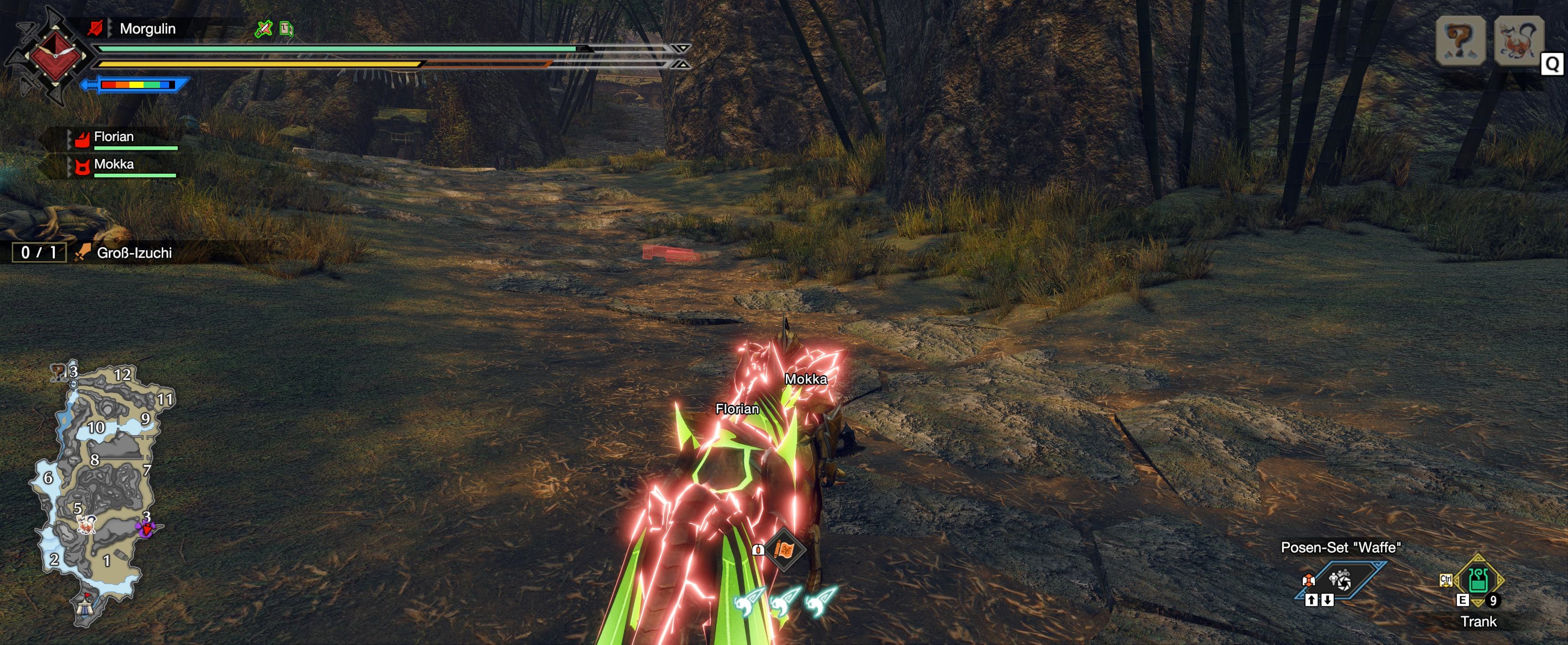Click the camp tent marker on minimap
The height and width of the screenshot is (645, 1568).
(x=85, y=606)
